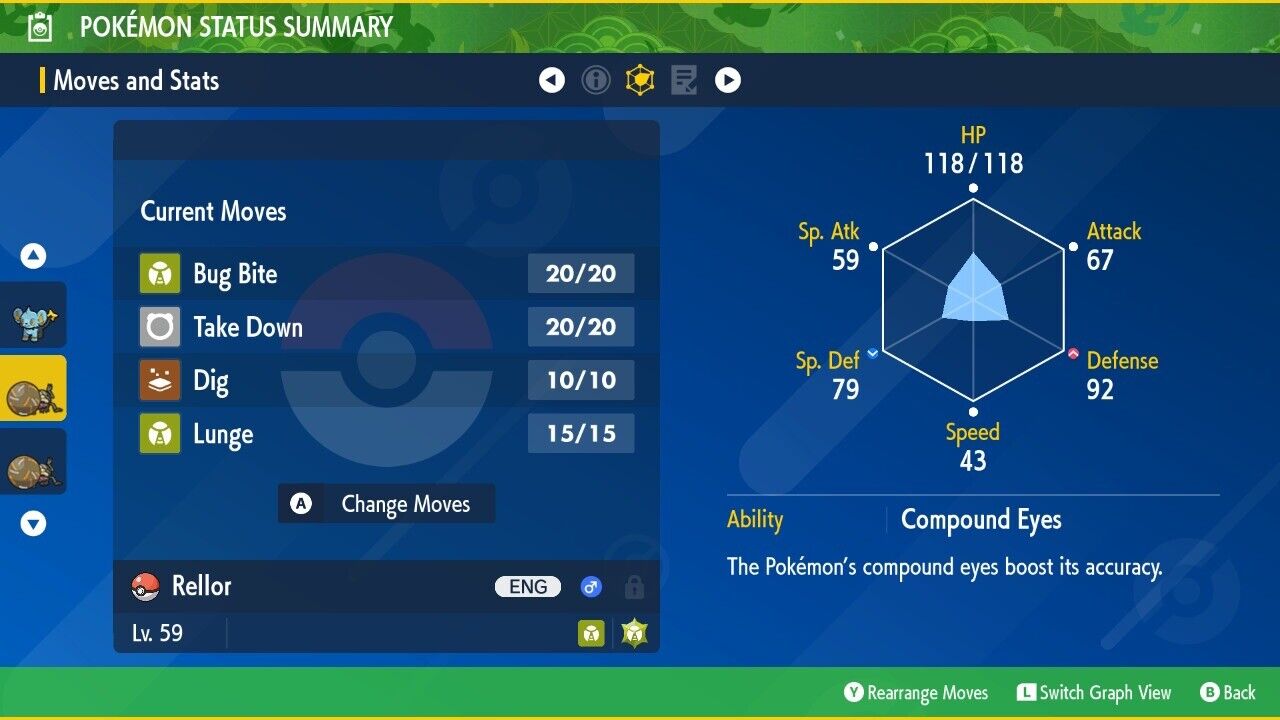
Task: Select the Dig move row
Action: (x=386, y=381)
